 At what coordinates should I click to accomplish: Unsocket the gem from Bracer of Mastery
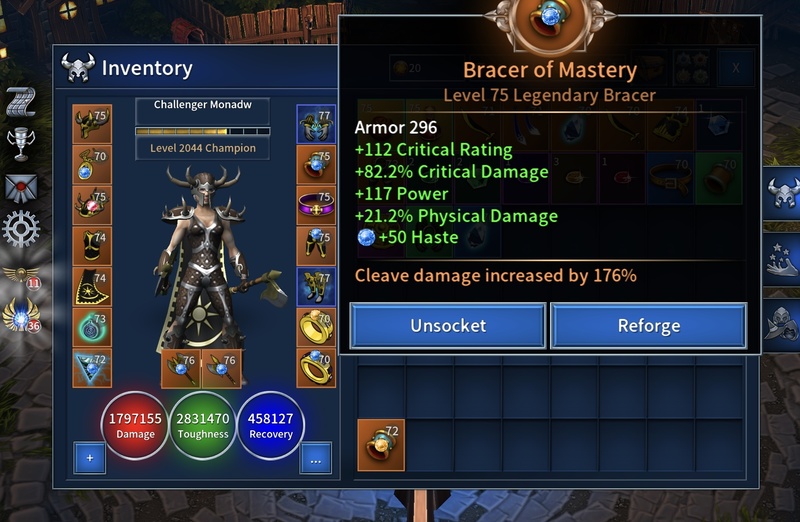point(447,326)
